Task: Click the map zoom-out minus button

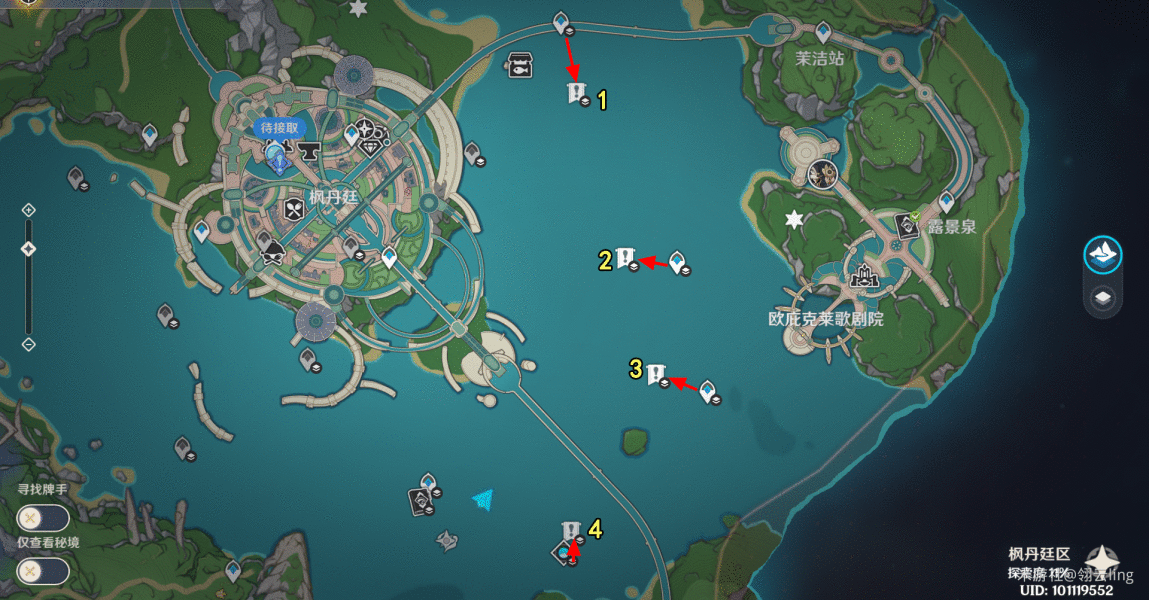Action: tap(28, 345)
